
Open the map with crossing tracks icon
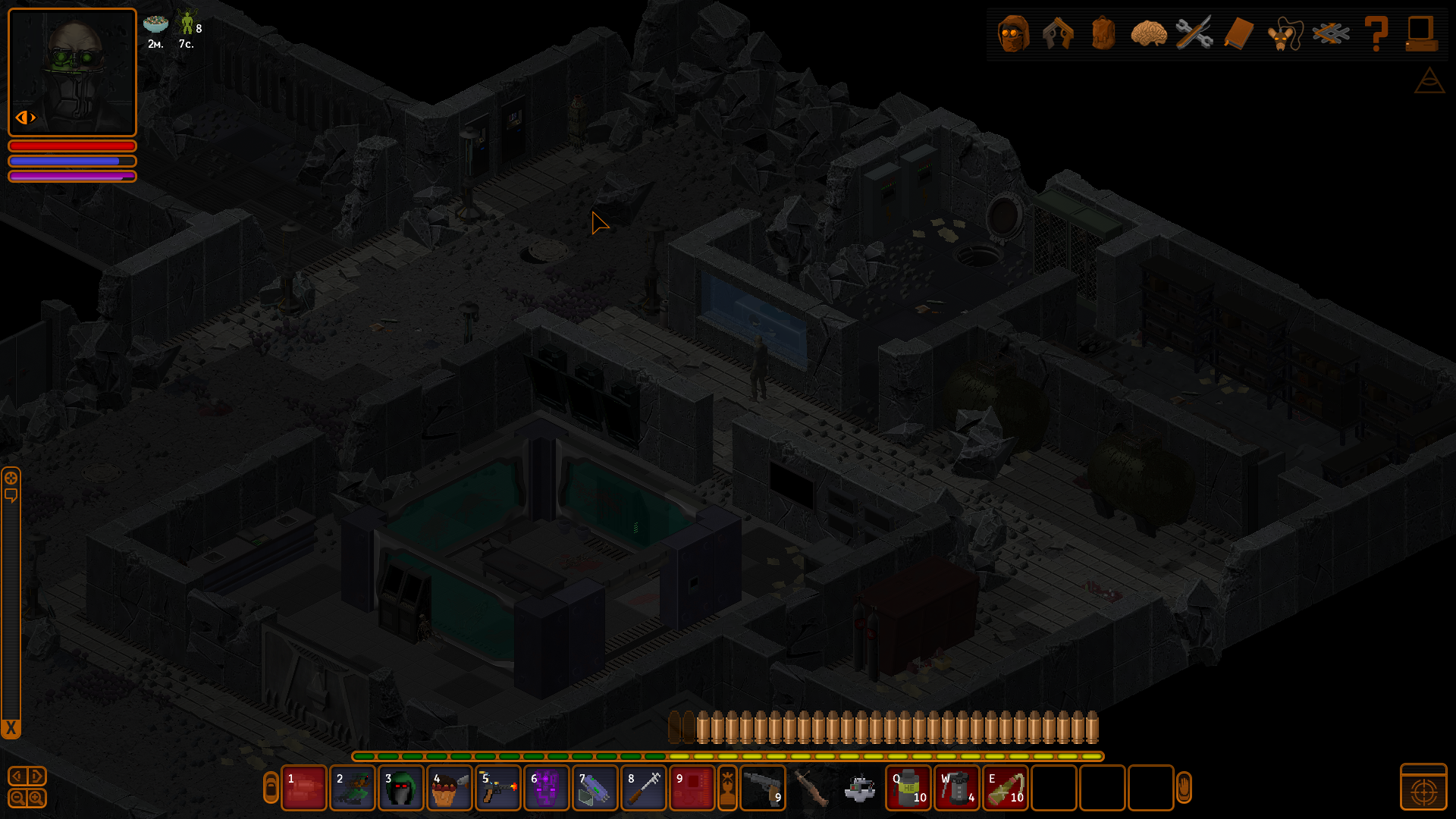point(1331,33)
